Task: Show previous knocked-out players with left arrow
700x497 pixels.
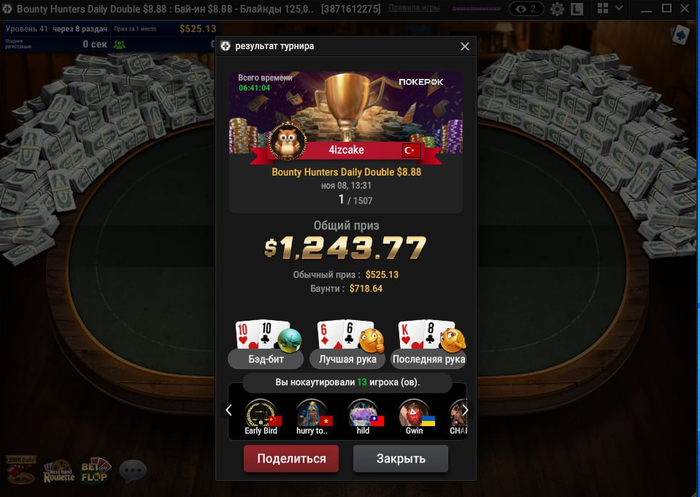Action: click(x=229, y=410)
